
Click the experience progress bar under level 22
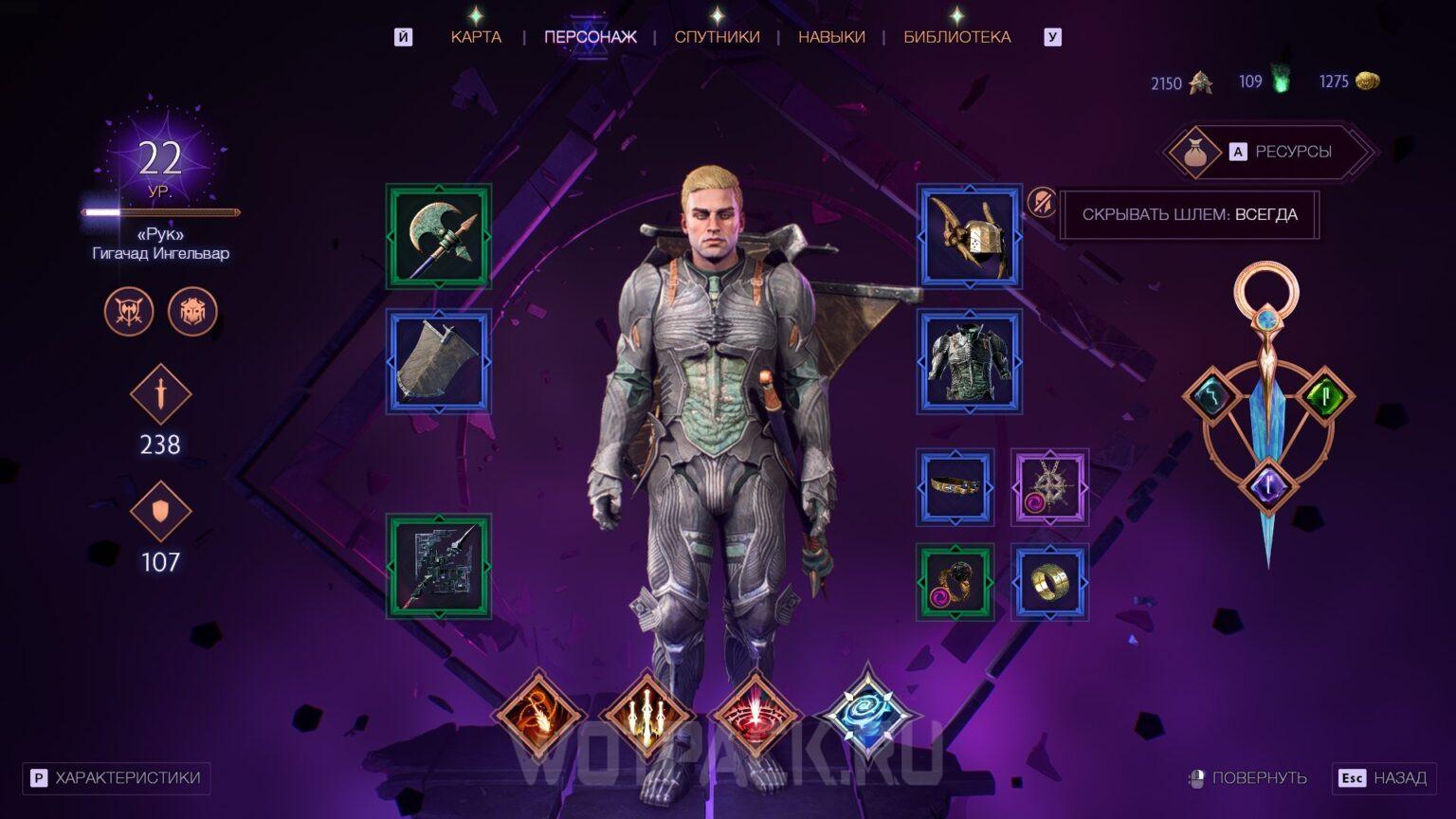pos(159,212)
